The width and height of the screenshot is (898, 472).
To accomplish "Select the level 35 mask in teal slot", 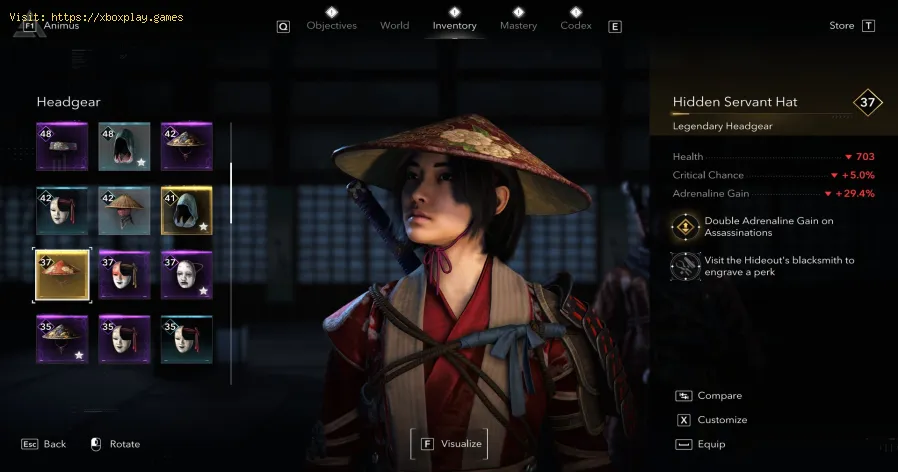I will coord(186,339).
